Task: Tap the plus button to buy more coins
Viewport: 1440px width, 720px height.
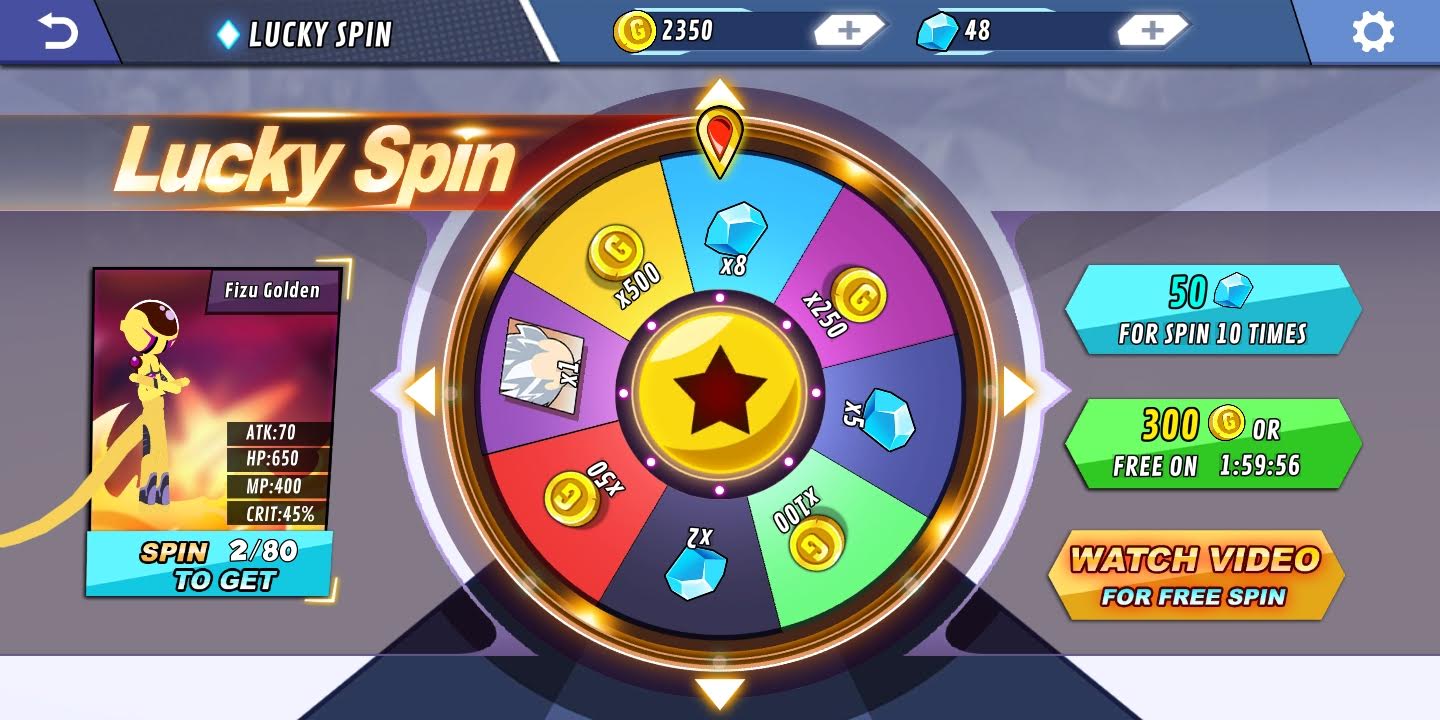Action: tap(849, 30)
